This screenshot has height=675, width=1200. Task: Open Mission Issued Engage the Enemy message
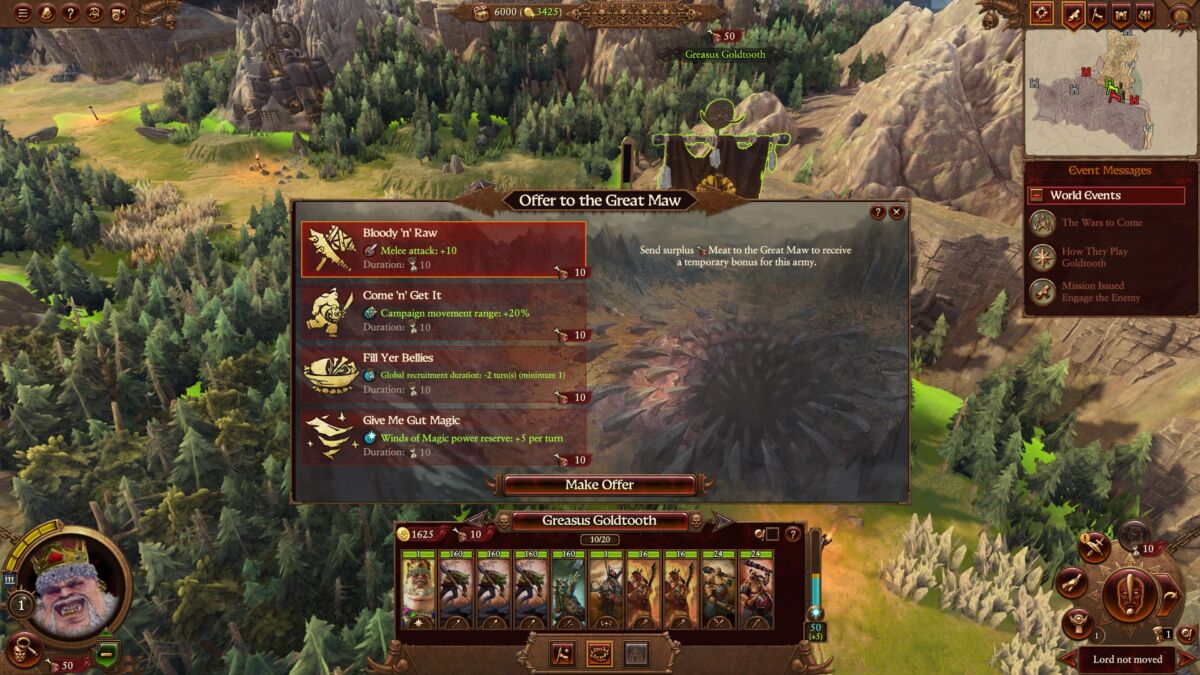1100,292
